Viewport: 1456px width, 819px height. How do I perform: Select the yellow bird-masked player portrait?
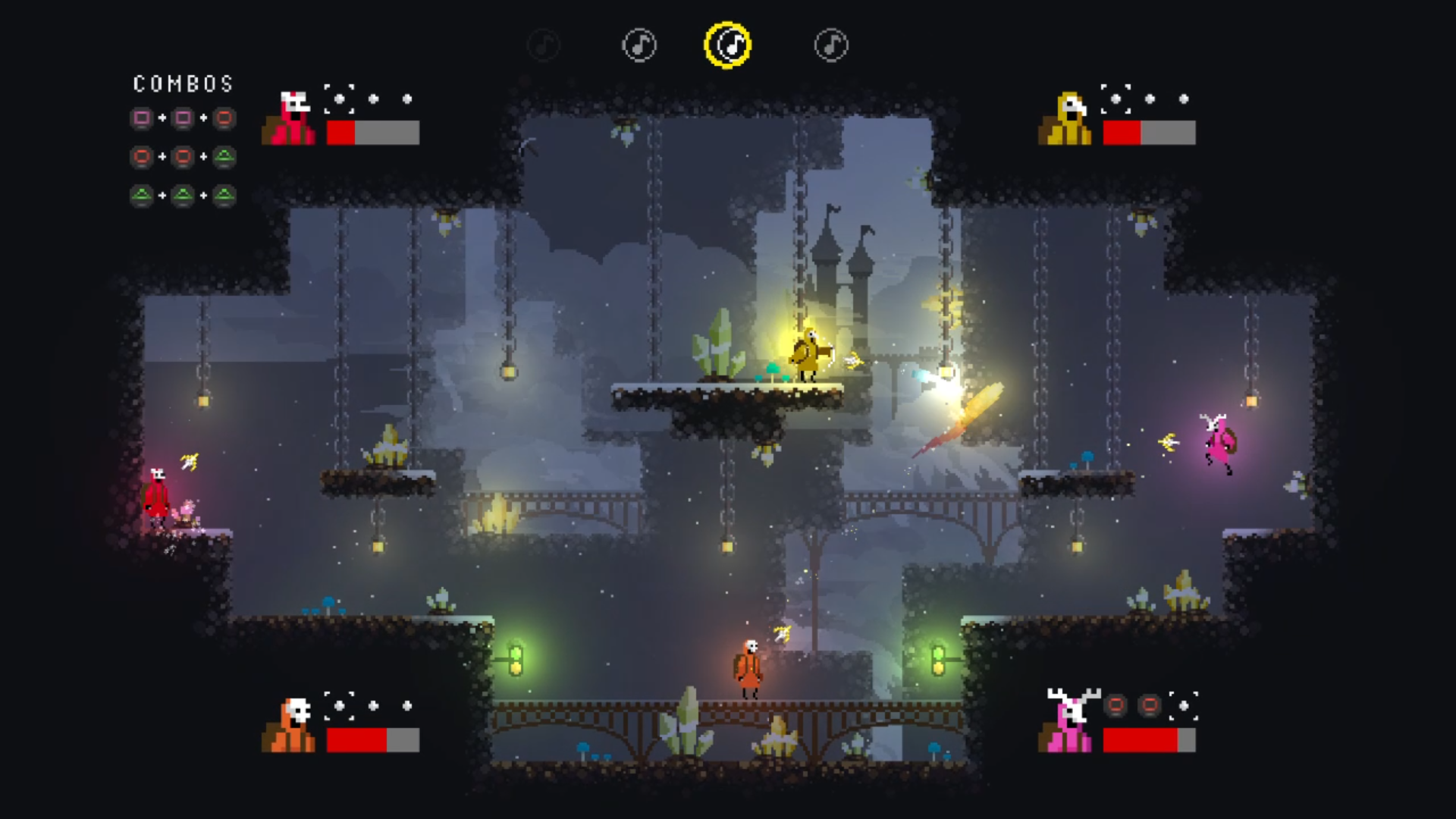(x=1065, y=118)
